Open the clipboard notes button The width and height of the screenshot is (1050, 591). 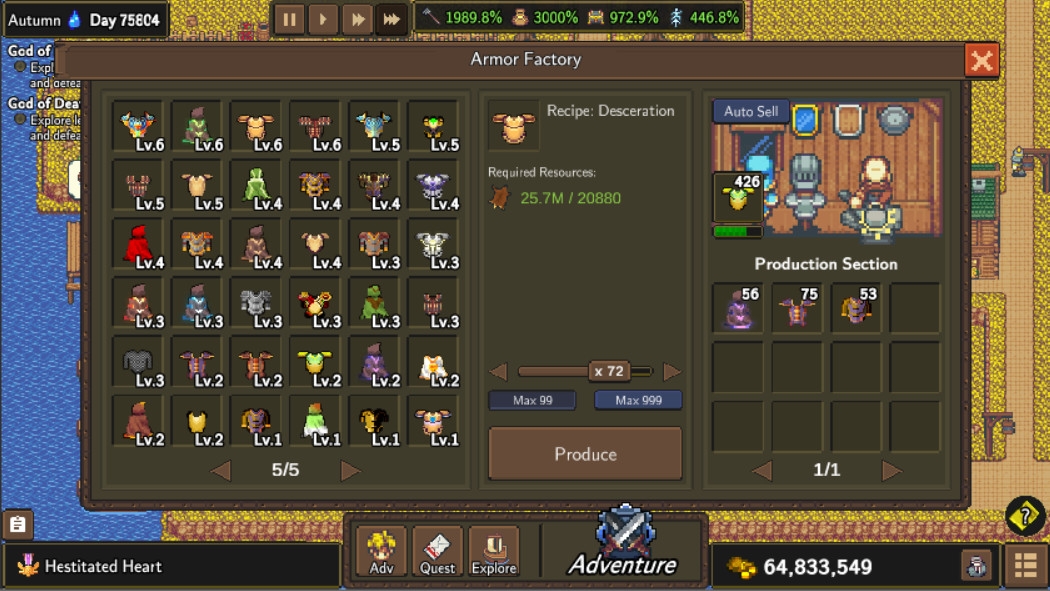coord(18,524)
